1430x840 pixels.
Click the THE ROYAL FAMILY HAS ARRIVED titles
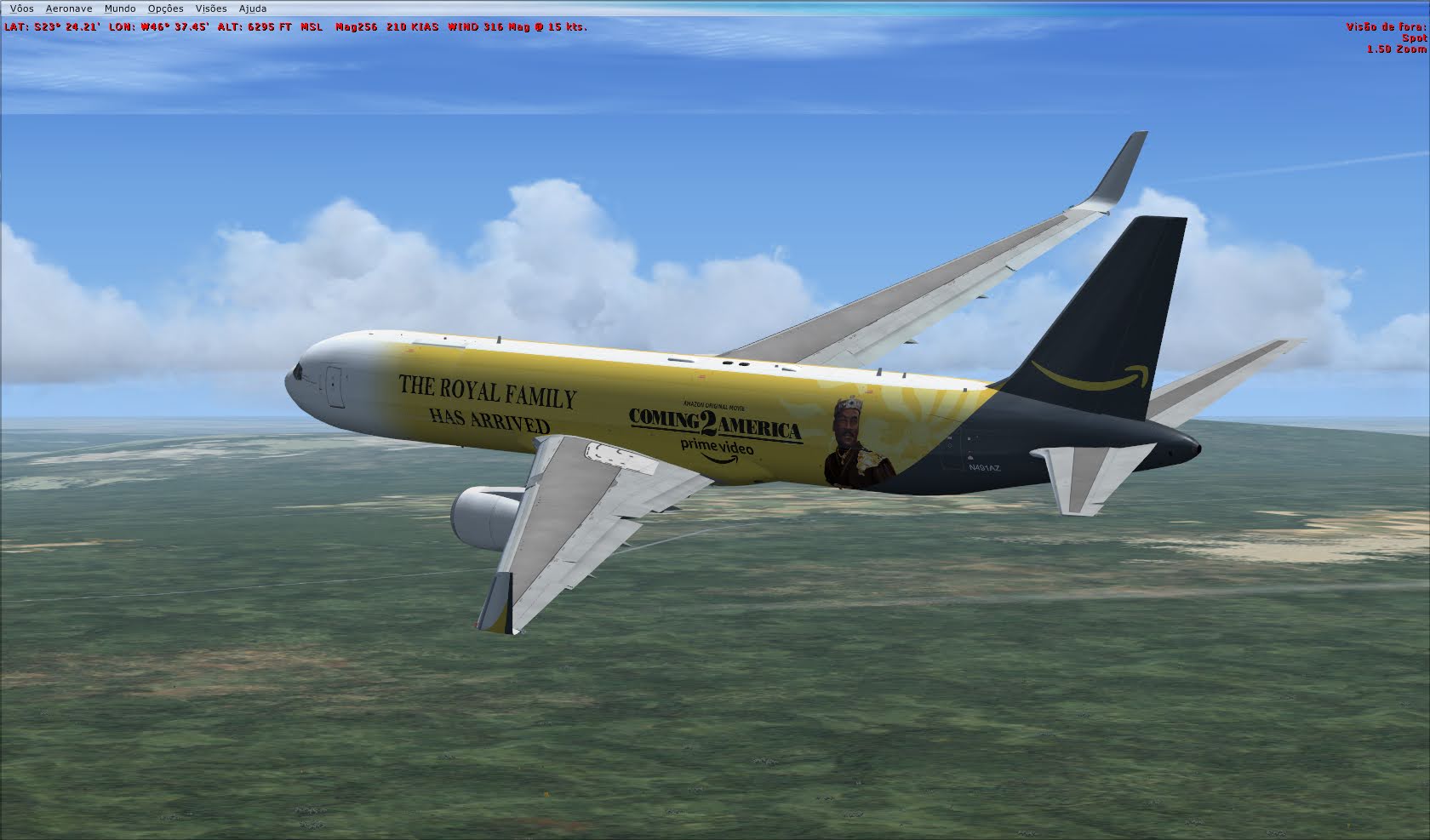490,403
